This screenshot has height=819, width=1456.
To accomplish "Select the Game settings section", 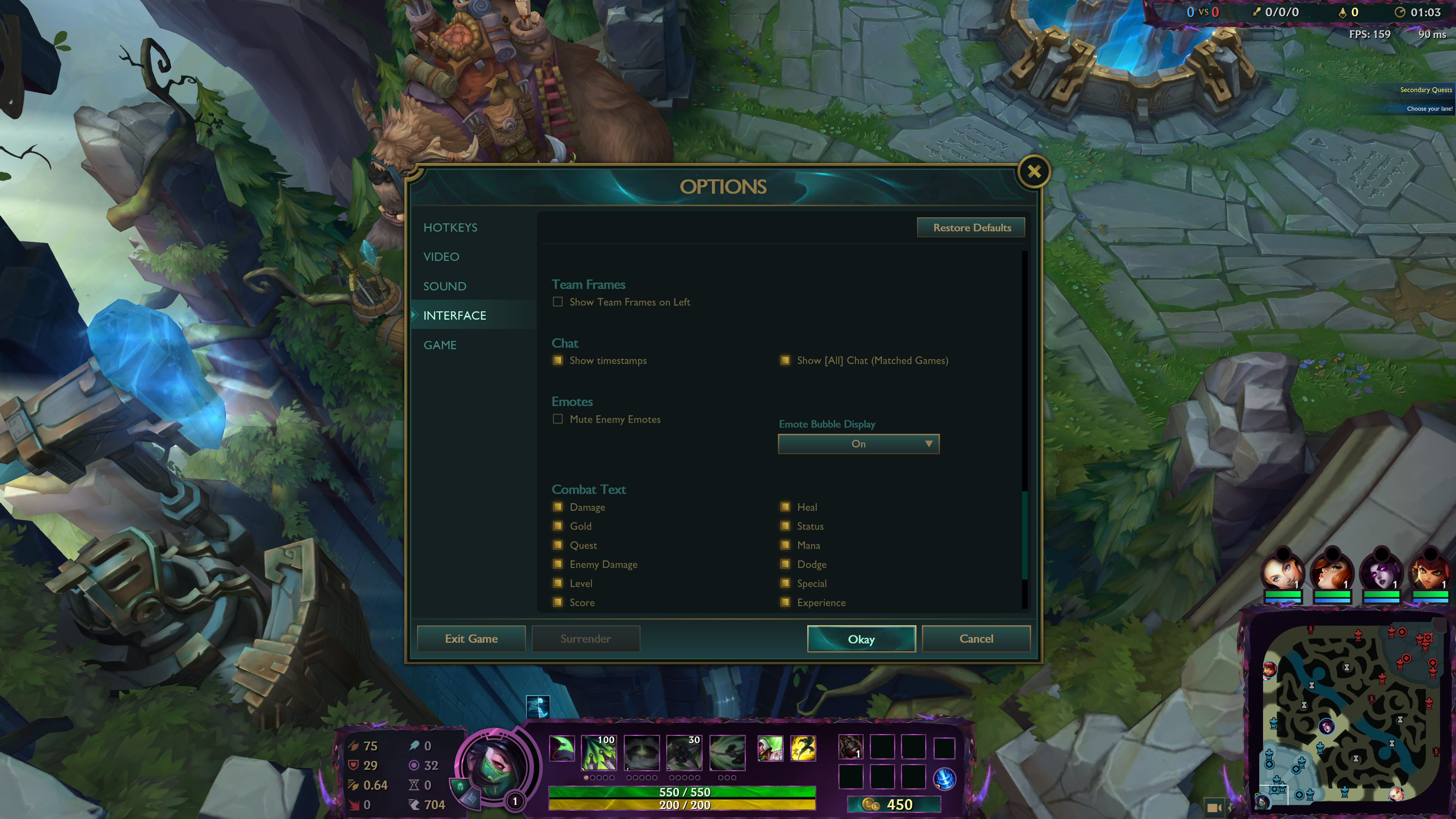I will tap(440, 345).
